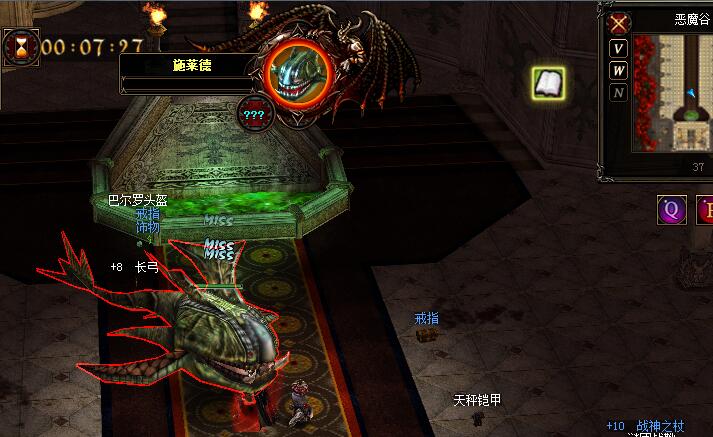
Task: Select the boss portrait of 施莱德
Action: coord(299,71)
